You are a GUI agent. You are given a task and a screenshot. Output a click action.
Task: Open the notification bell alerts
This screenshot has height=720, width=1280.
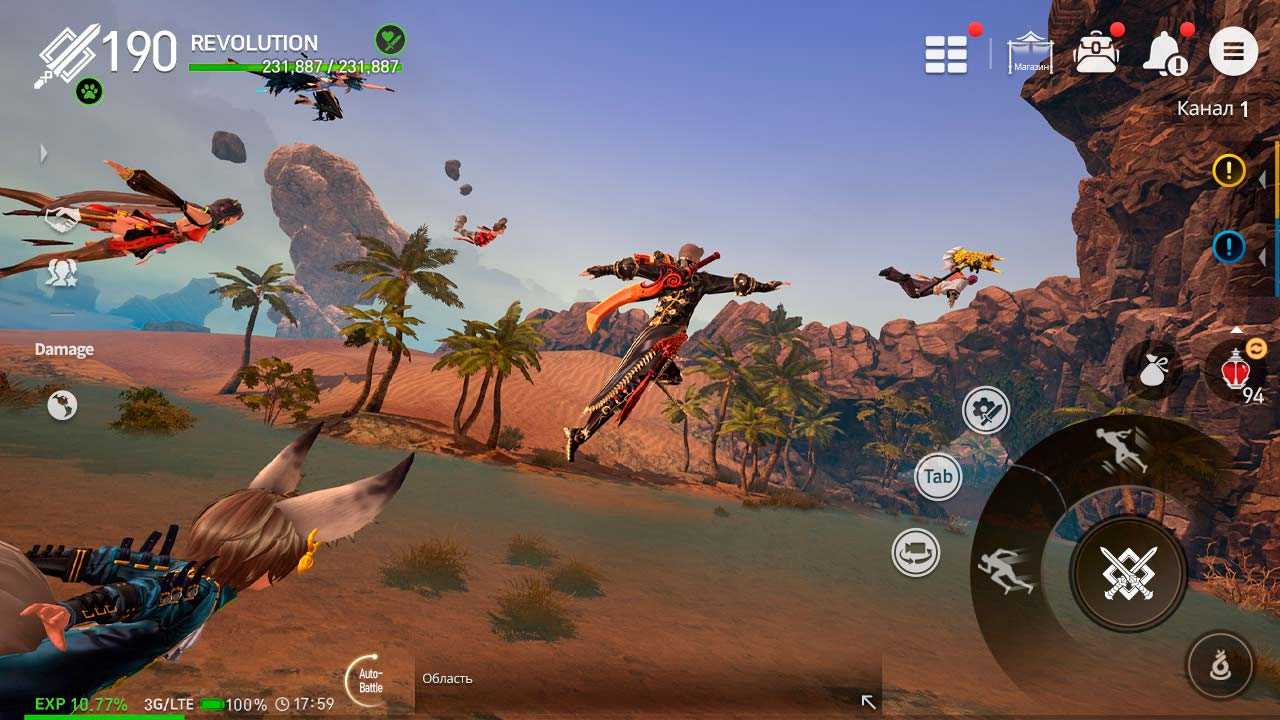click(1166, 53)
